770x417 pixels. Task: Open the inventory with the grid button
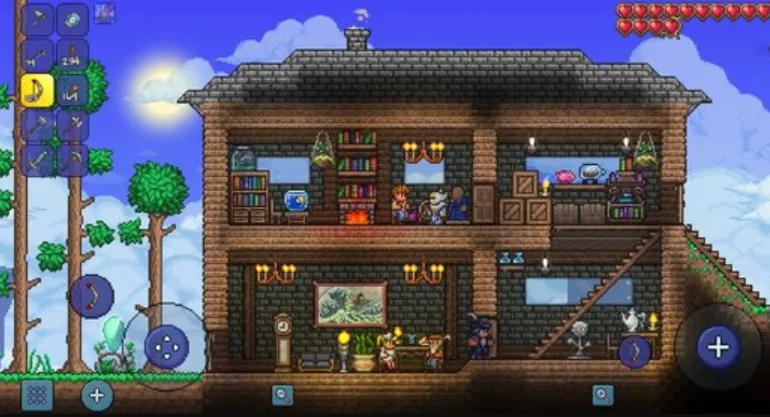point(37,393)
